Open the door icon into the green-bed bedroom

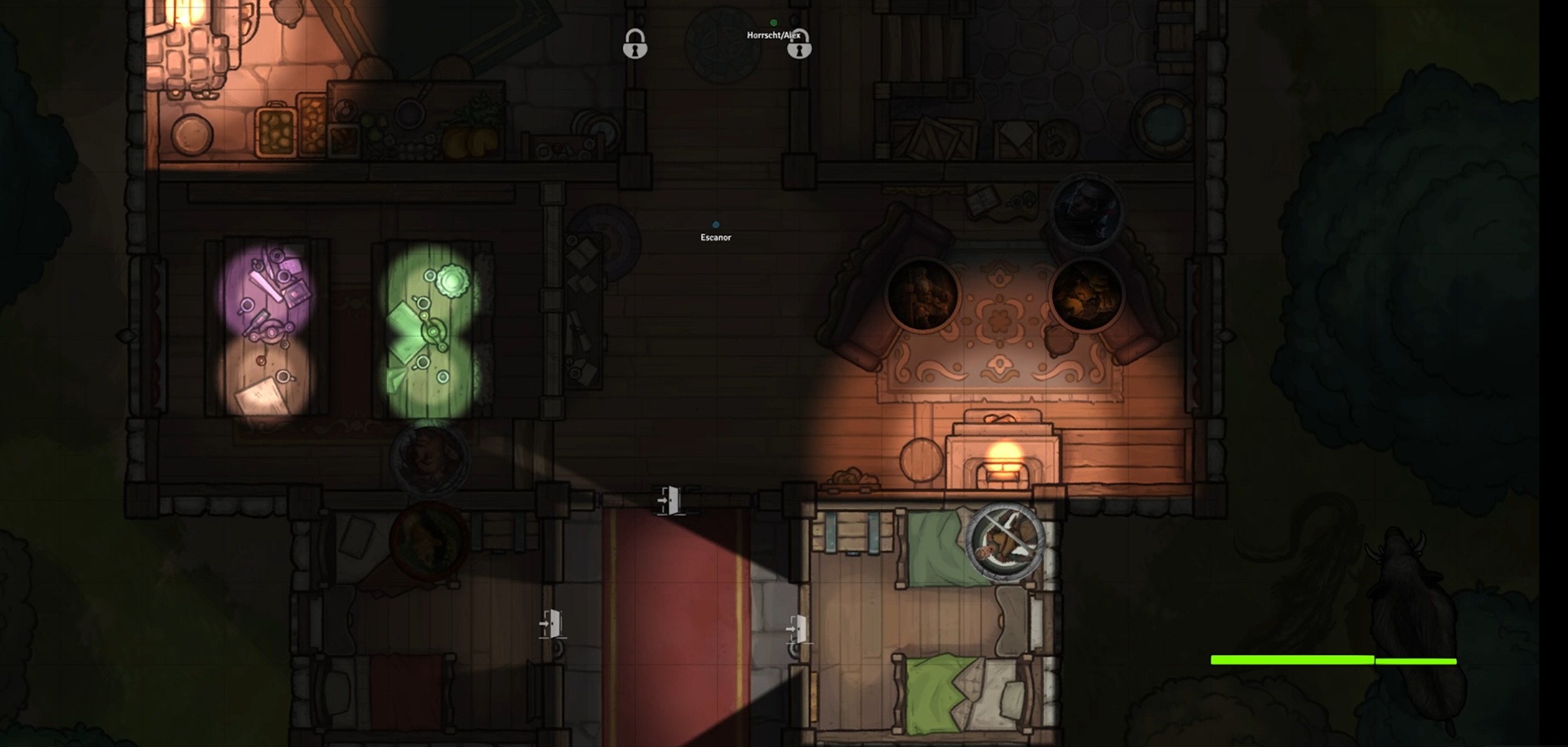796,628
